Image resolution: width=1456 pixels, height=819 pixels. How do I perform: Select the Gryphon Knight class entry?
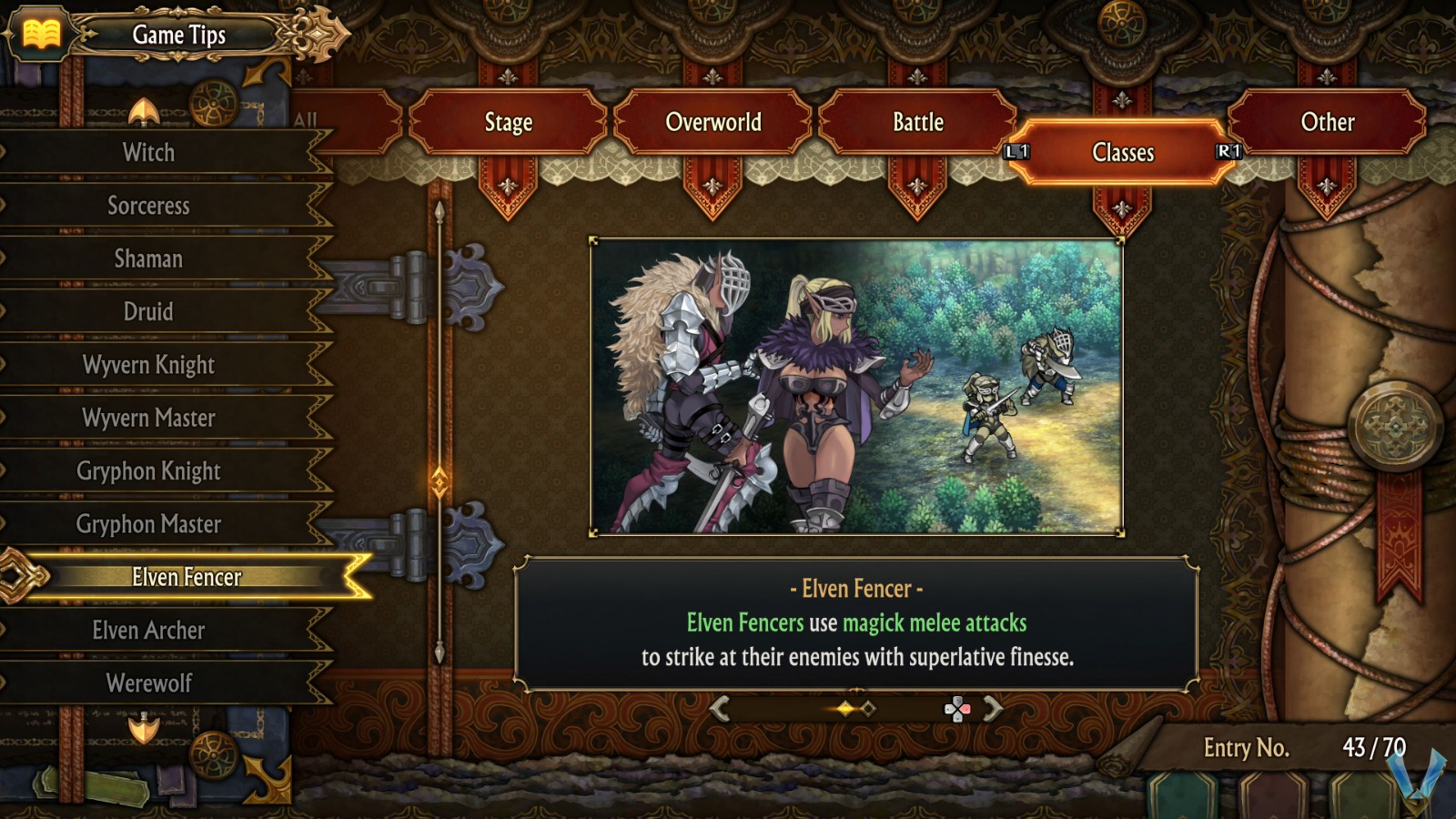pyautogui.click(x=150, y=471)
